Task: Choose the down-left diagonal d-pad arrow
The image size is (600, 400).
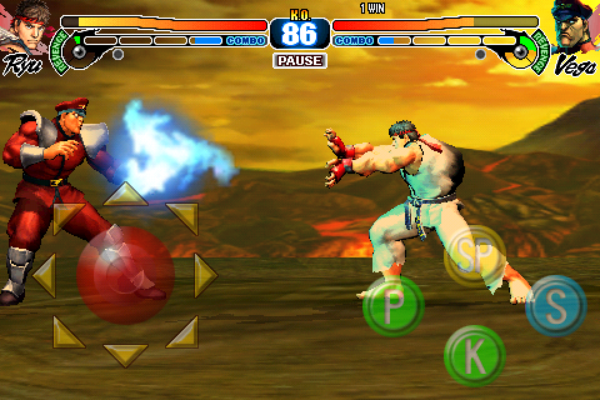Action: 69,331
